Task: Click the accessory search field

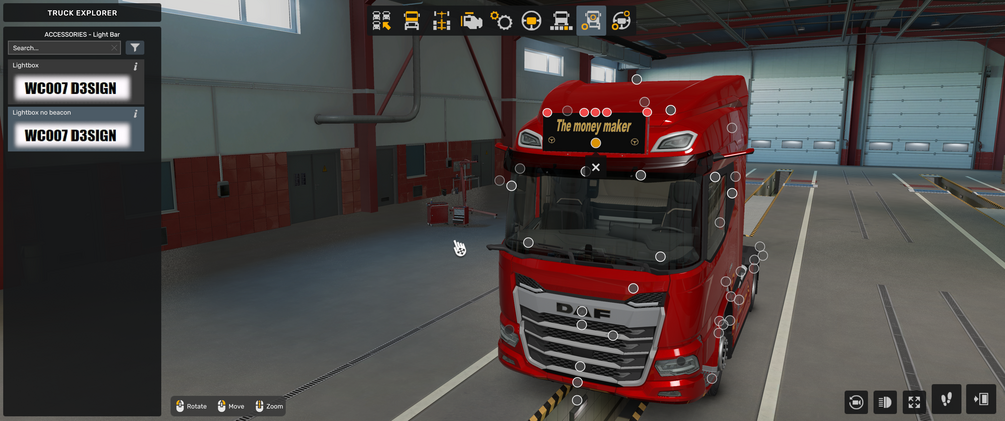Action: click(62, 48)
